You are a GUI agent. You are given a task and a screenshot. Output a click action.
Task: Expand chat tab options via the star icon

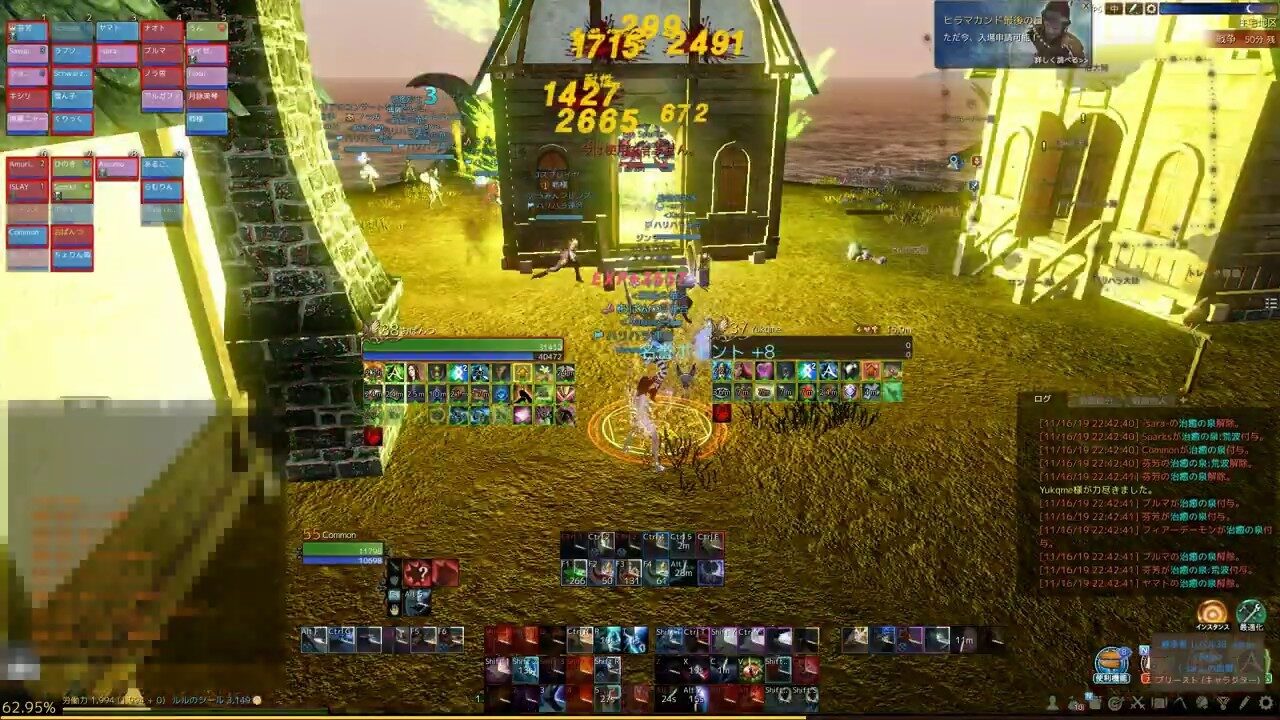tap(1182, 399)
